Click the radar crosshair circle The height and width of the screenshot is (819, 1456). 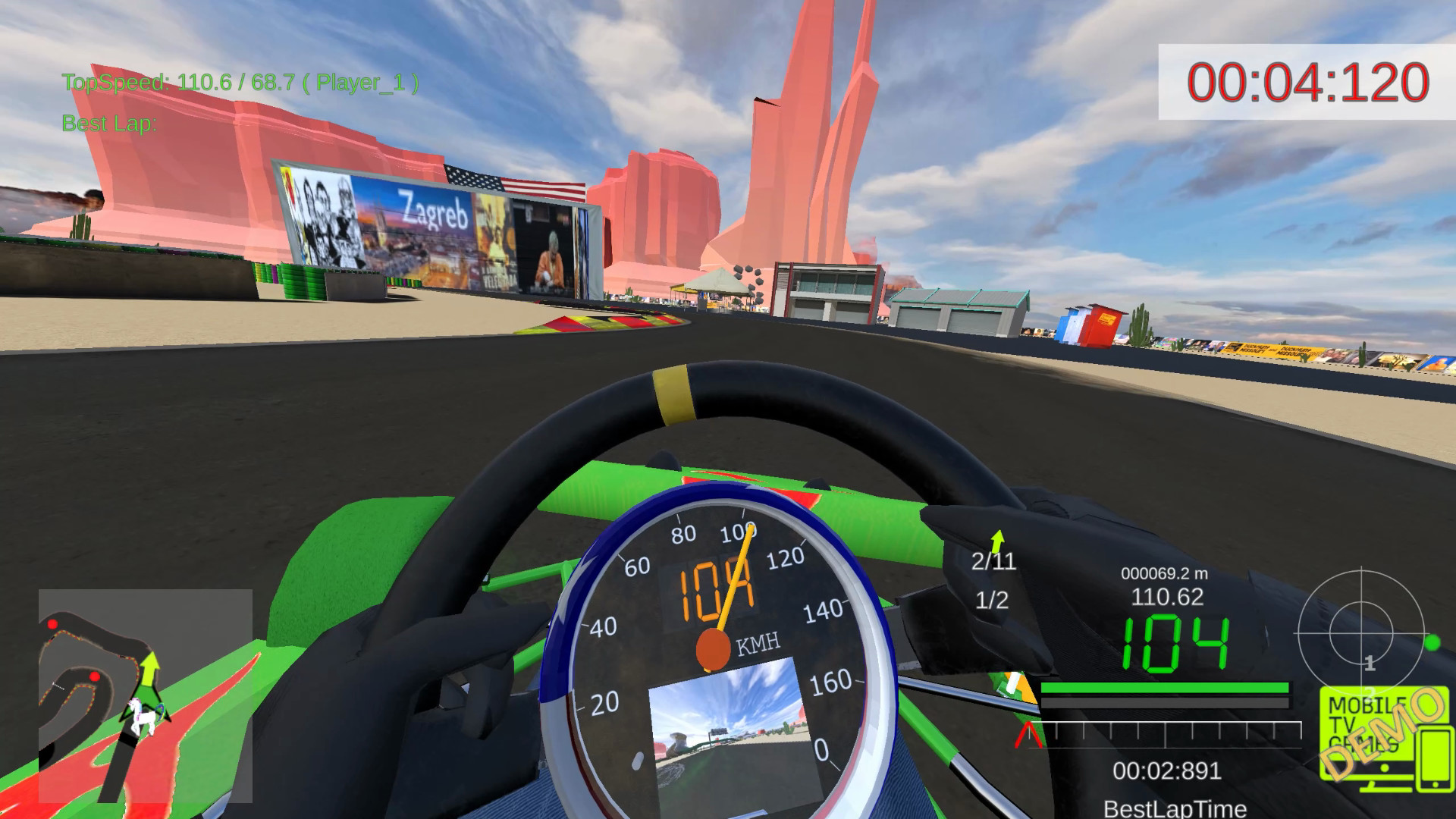[1362, 634]
